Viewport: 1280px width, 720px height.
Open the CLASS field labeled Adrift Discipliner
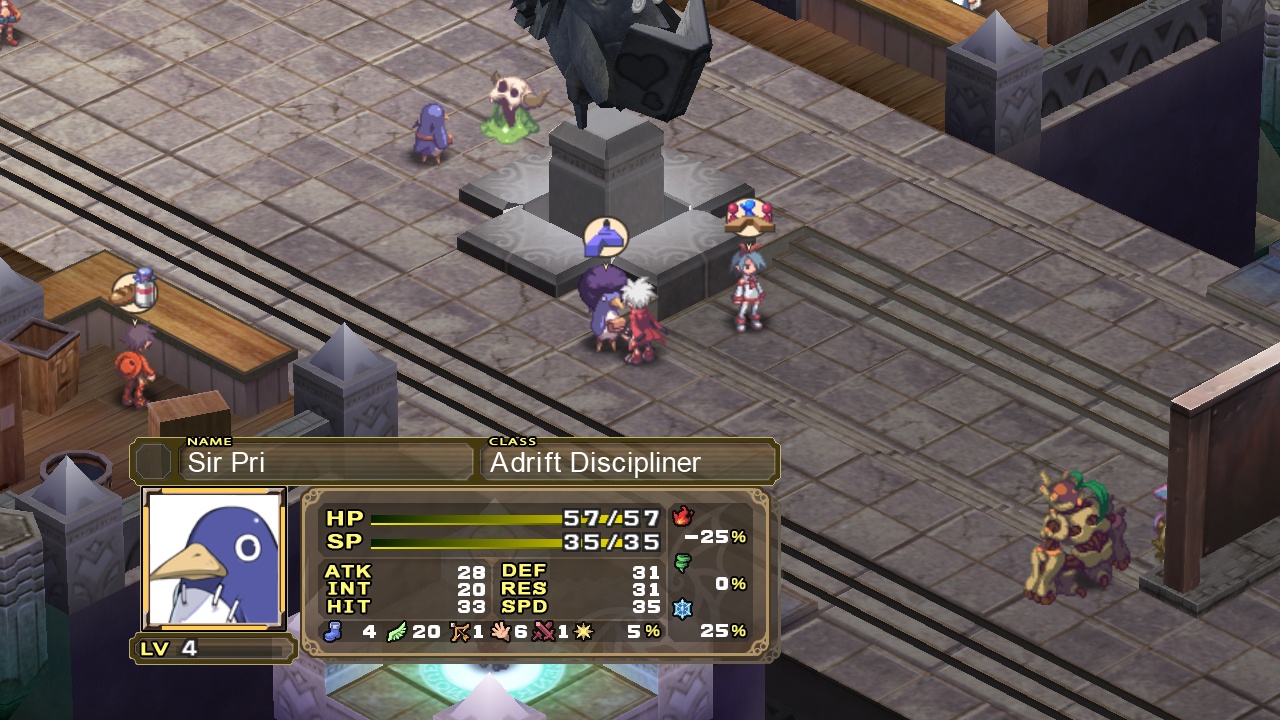[x=628, y=462]
